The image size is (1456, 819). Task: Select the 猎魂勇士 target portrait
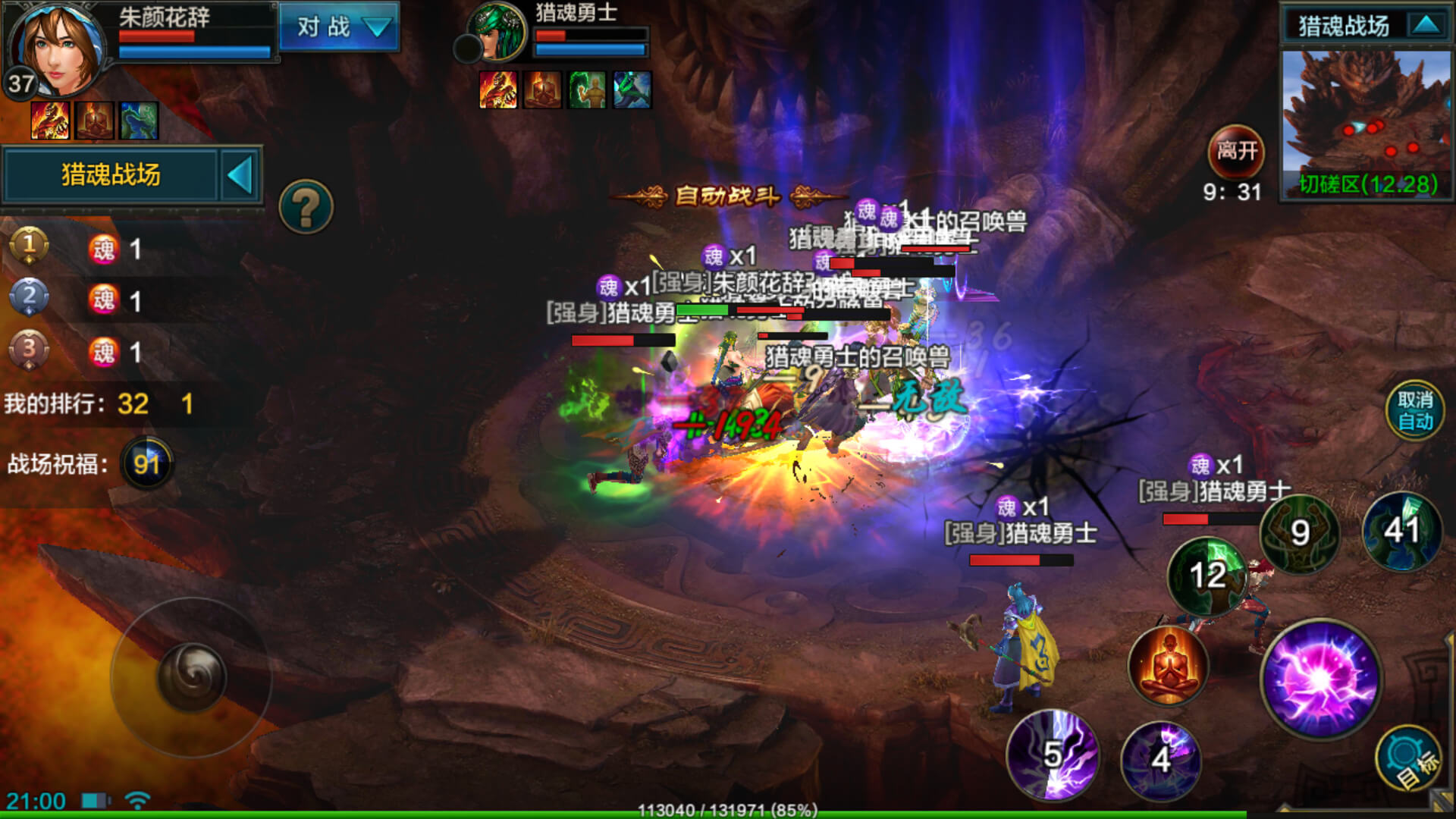[x=498, y=32]
